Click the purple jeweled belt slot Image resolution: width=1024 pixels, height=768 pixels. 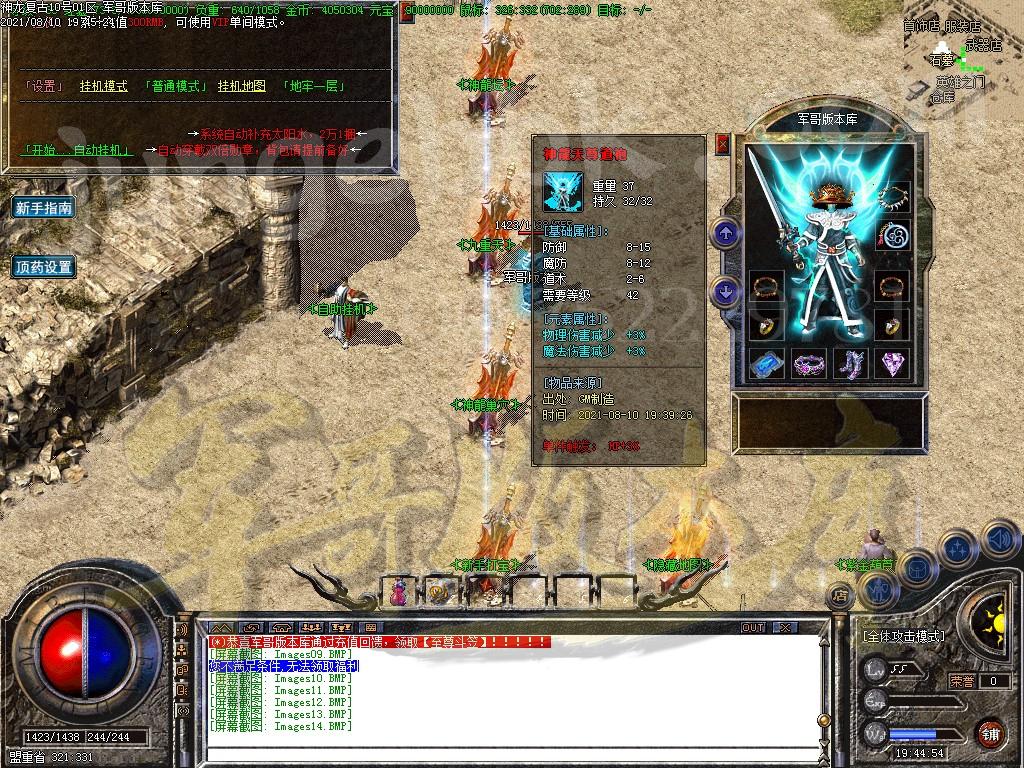pyautogui.click(x=809, y=364)
